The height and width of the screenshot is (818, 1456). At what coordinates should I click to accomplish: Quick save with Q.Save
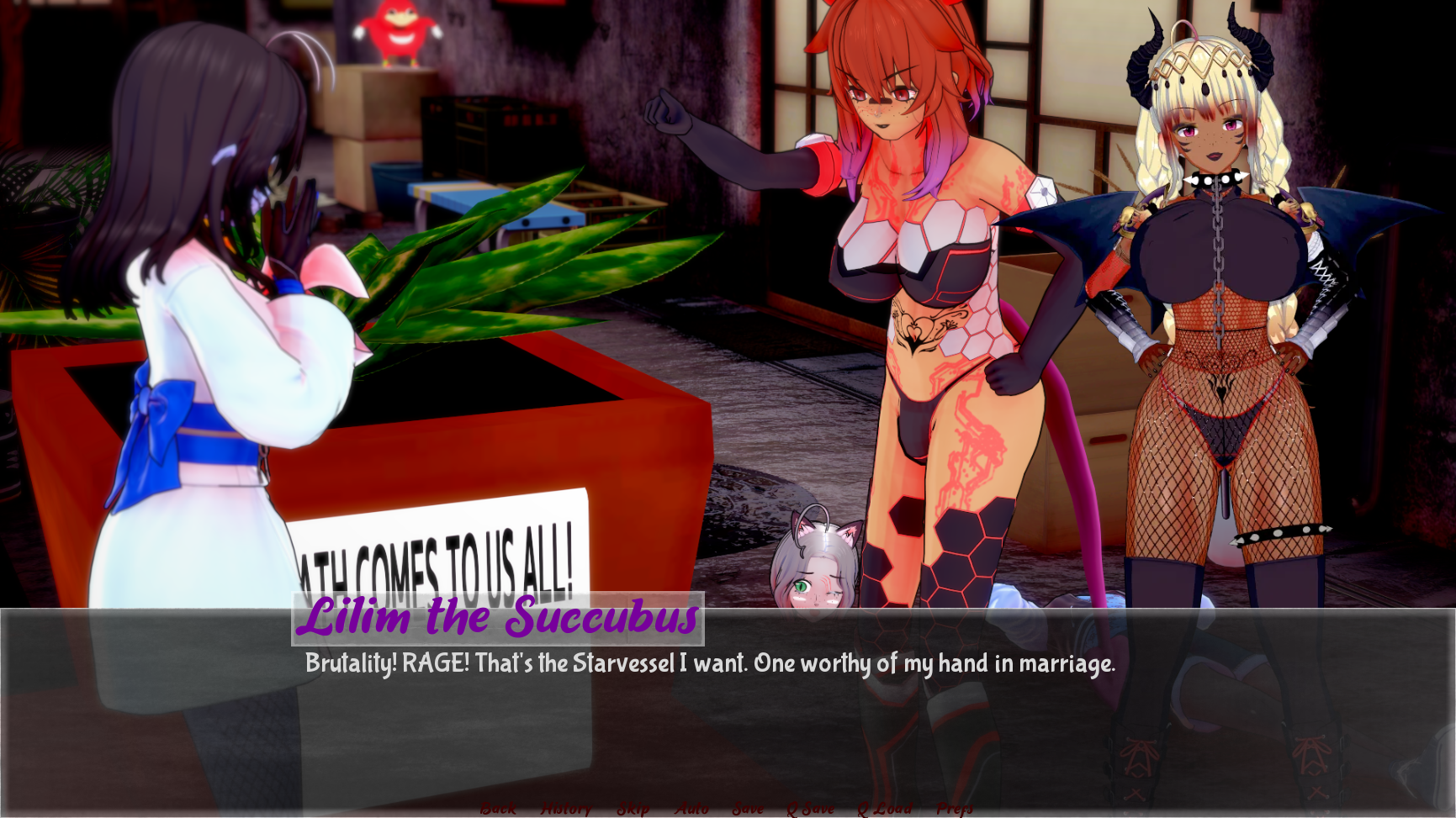(x=810, y=808)
